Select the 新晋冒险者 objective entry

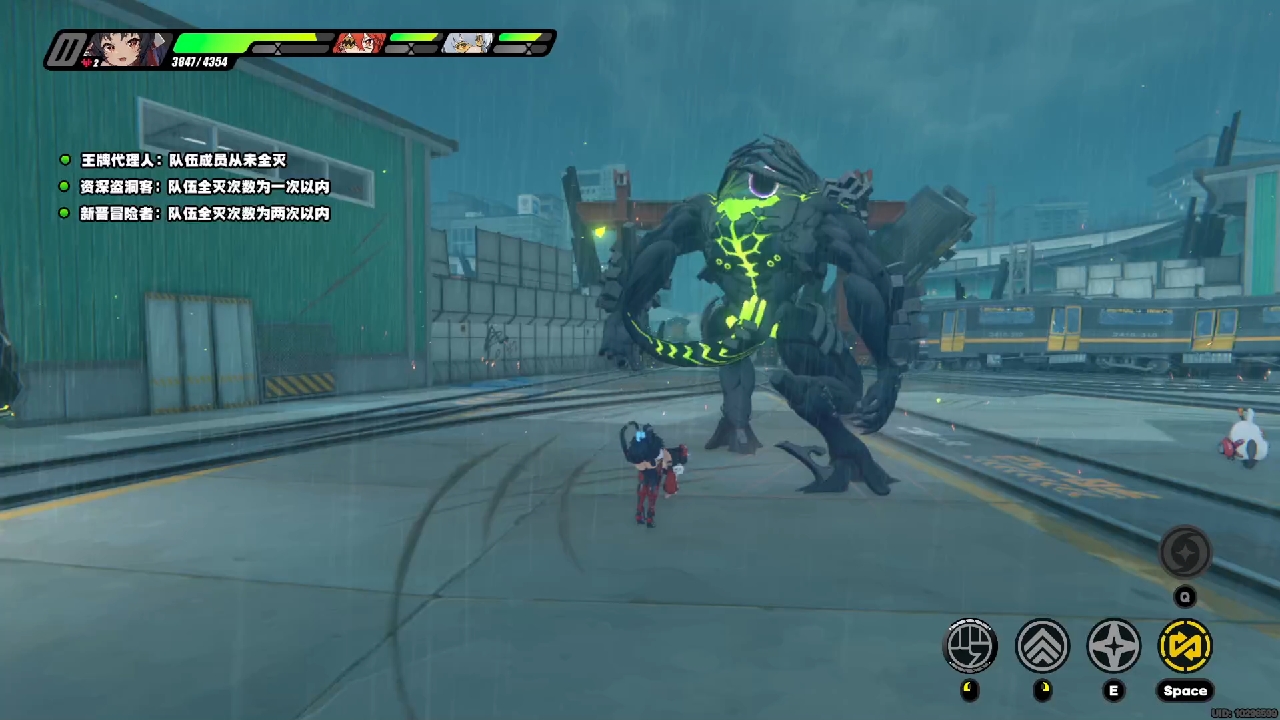205,213
